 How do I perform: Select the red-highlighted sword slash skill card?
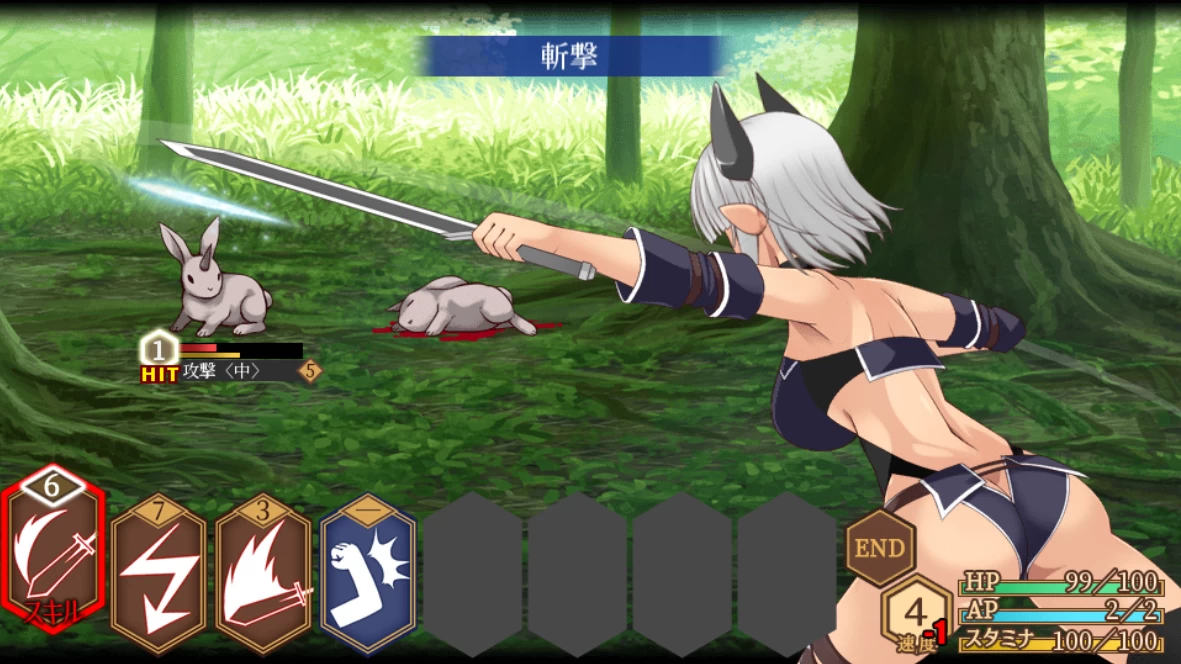[x=54, y=560]
